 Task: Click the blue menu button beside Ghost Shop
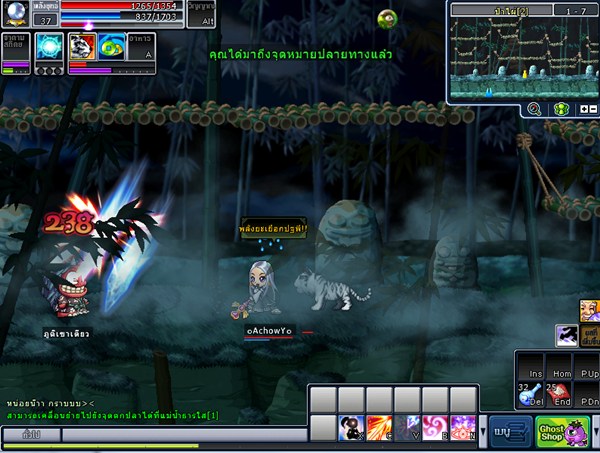tap(509, 431)
